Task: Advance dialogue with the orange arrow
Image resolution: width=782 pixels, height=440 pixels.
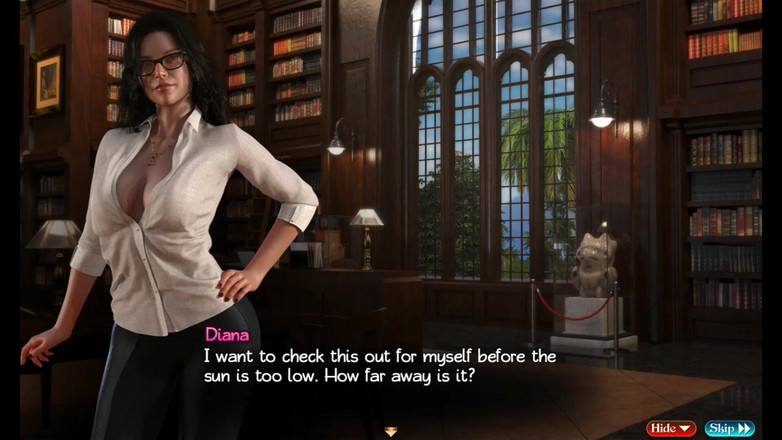Action: 391,431
